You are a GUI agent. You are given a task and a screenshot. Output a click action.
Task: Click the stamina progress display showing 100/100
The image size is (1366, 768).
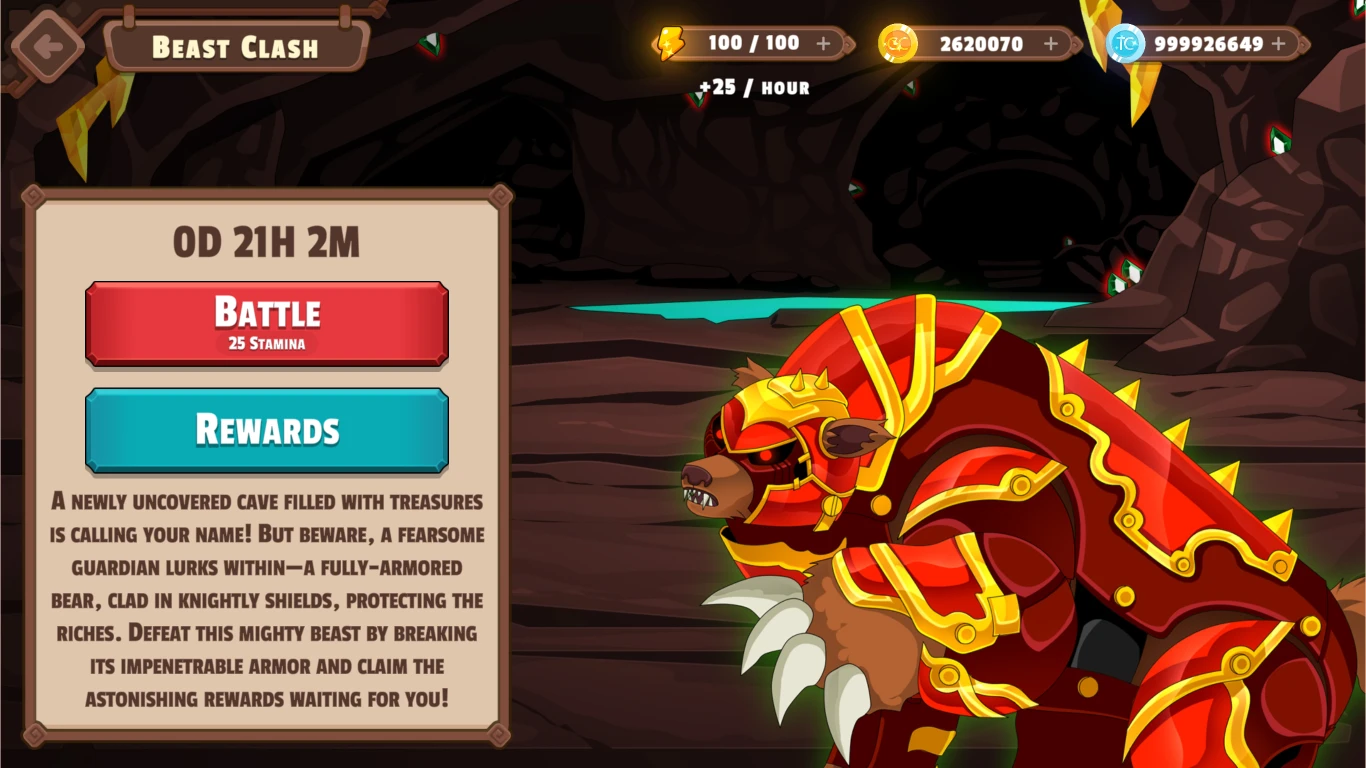tap(757, 43)
